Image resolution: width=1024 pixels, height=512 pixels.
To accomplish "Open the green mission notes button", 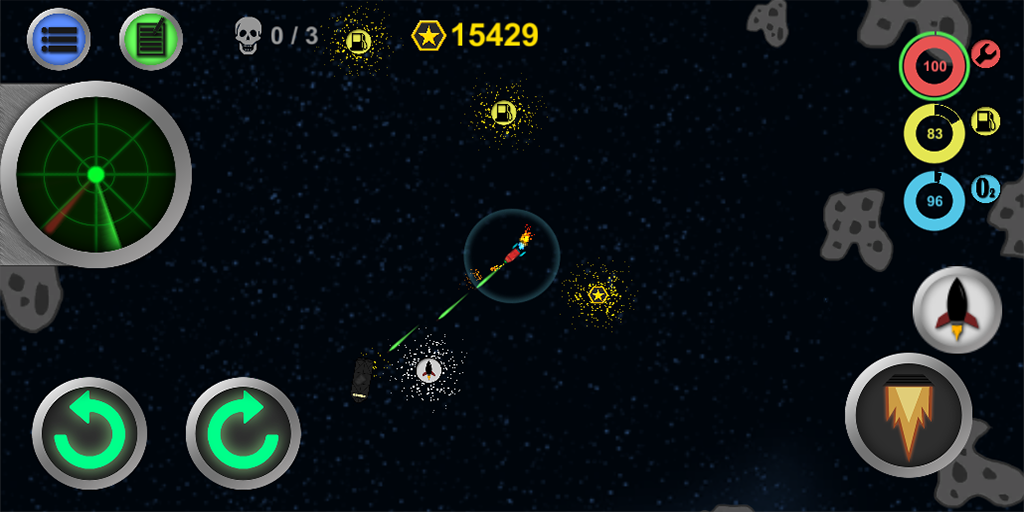I will point(150,39).
